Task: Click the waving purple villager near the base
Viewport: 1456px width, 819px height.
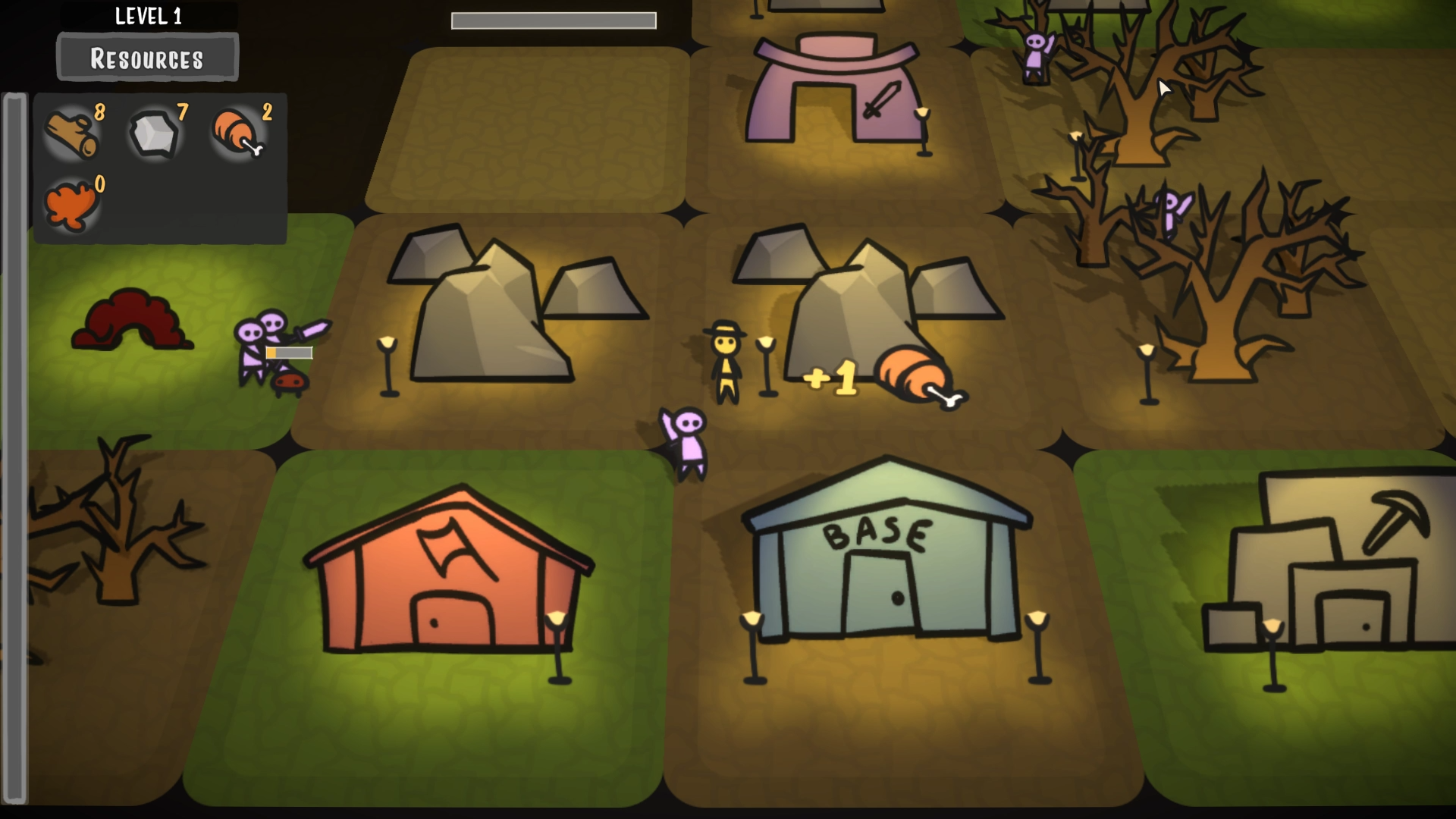Action: [686, 440]
